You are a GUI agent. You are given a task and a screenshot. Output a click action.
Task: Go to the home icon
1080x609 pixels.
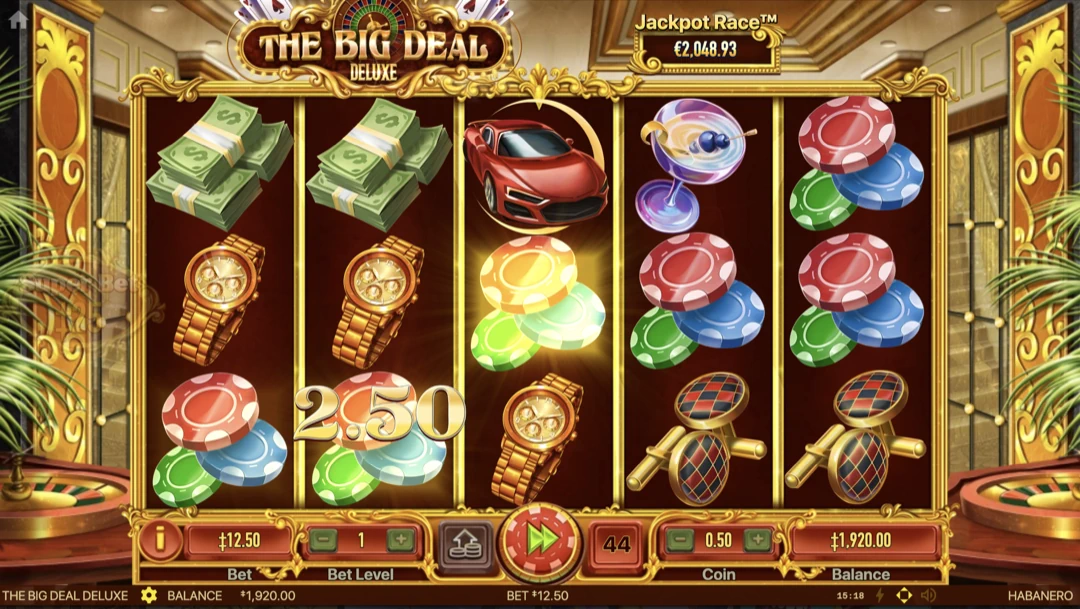click(17, 18)
